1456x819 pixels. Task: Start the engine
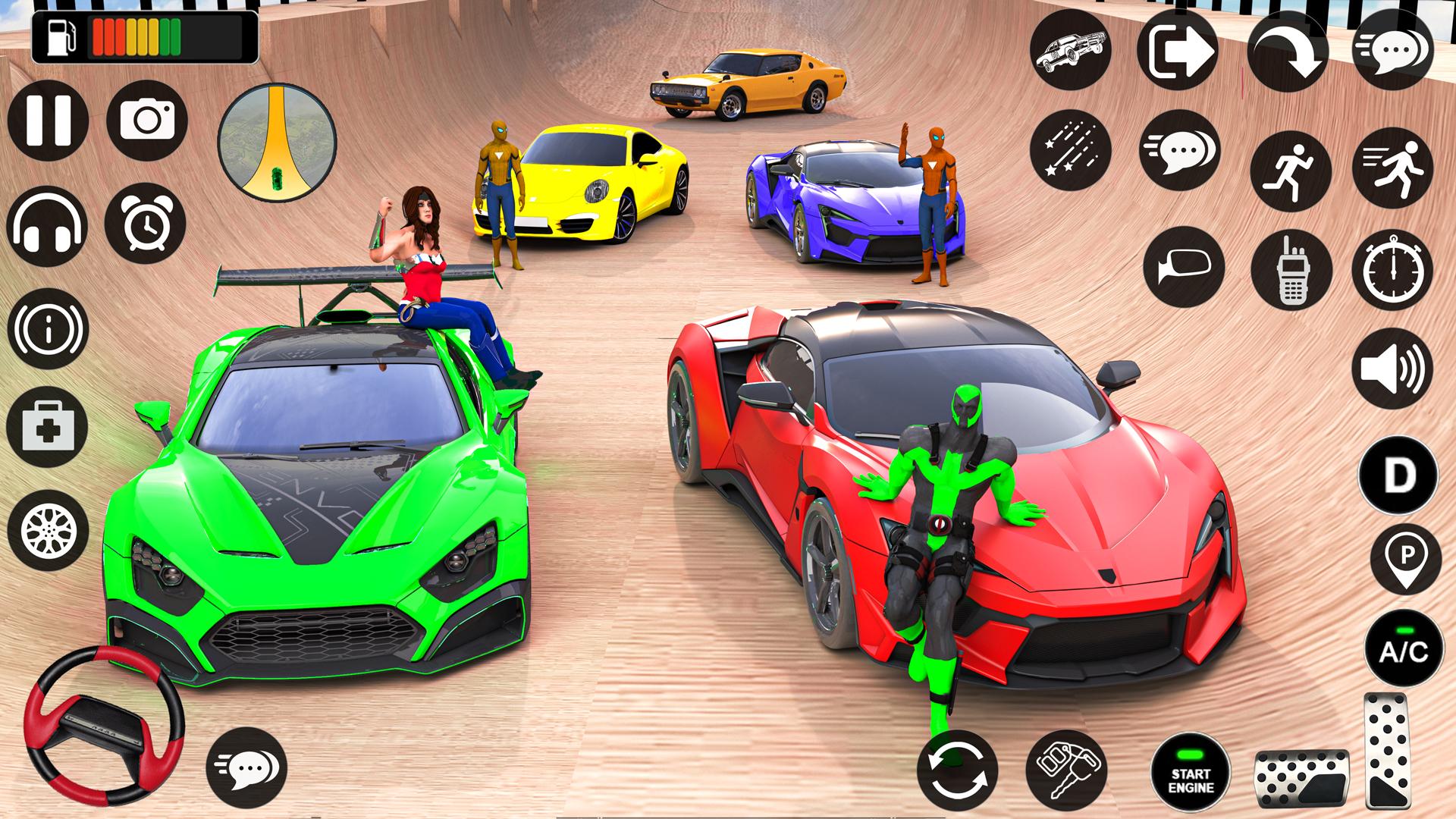point(1190,772)
